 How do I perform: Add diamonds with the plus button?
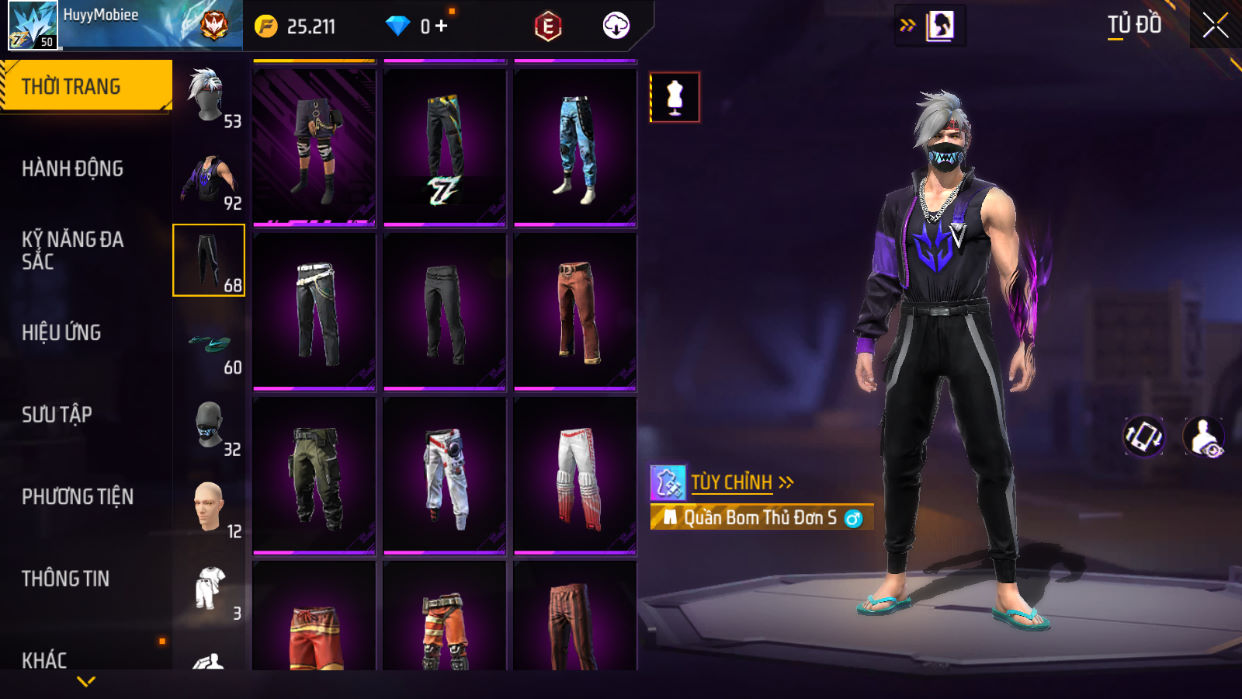441,26
